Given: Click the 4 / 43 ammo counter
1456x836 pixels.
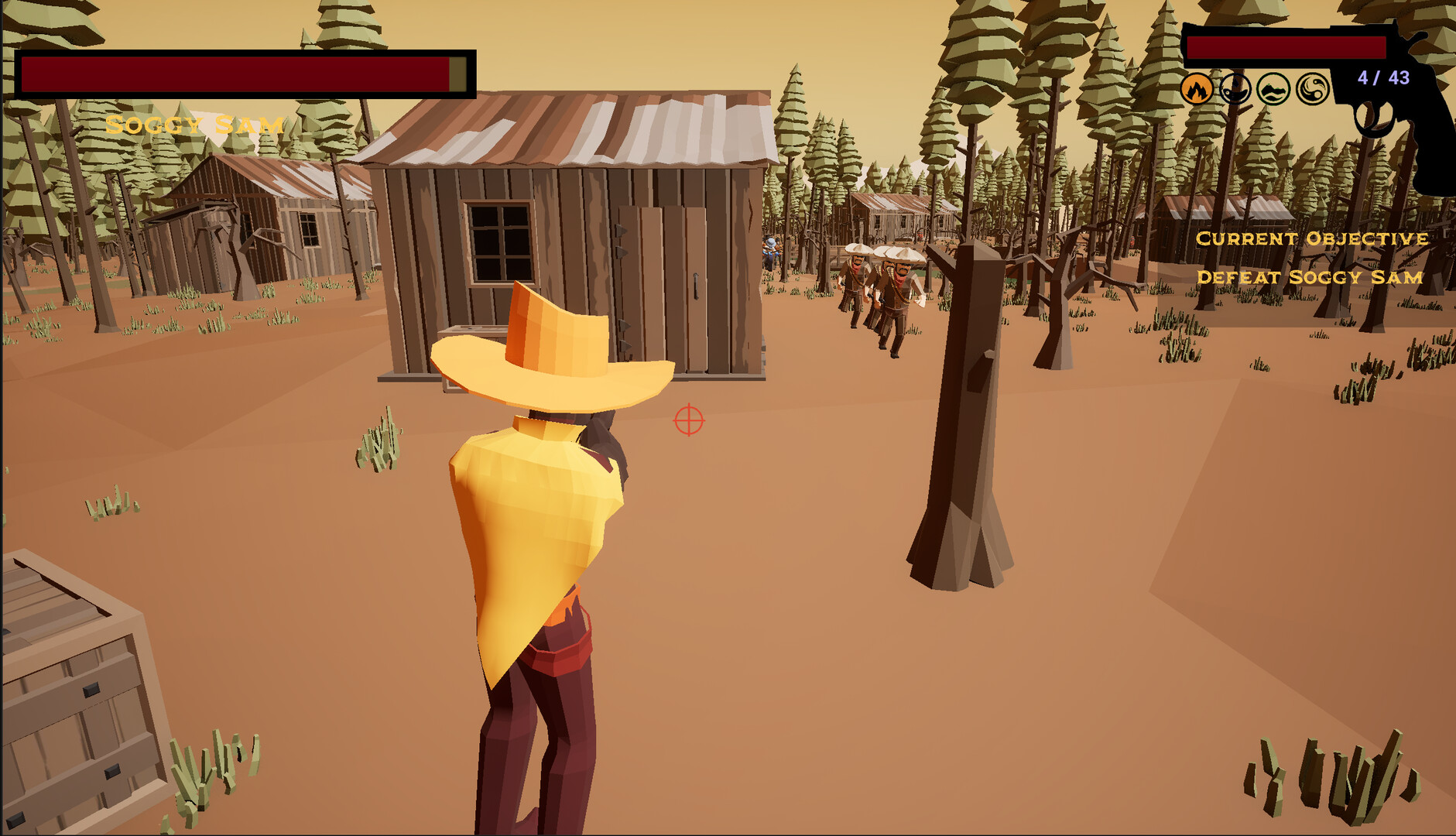Looking at the screenshot, I should pos(1385,75).
